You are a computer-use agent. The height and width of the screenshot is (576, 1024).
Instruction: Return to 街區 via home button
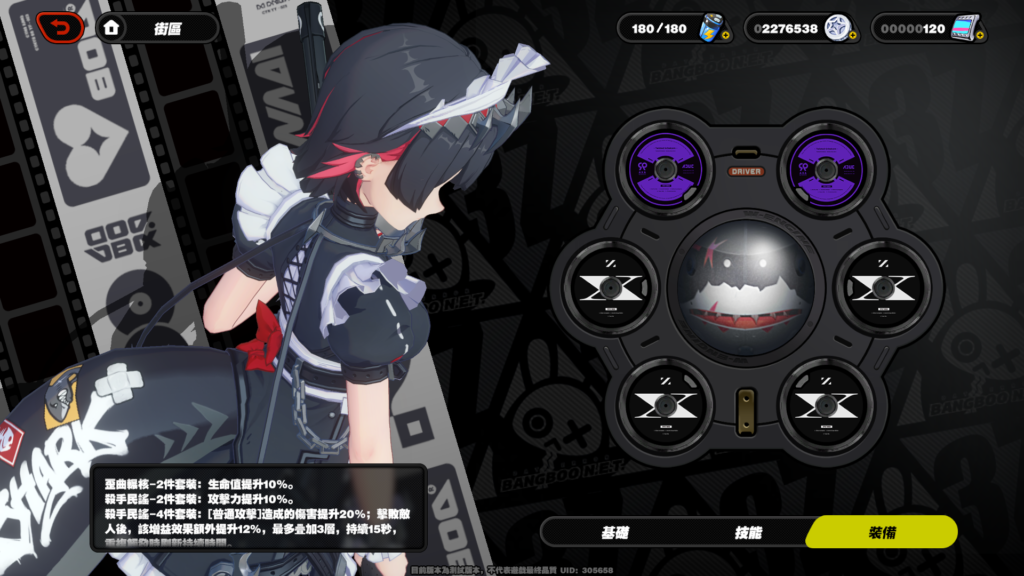click(x=112, y=28)
